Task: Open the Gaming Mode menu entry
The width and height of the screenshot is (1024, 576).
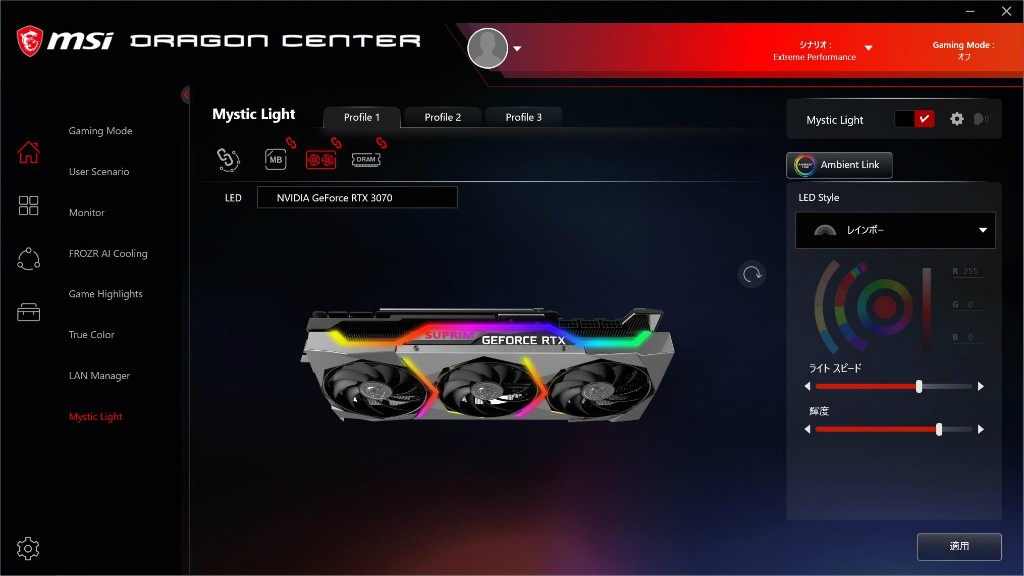Action: click(x=100, y=131)
